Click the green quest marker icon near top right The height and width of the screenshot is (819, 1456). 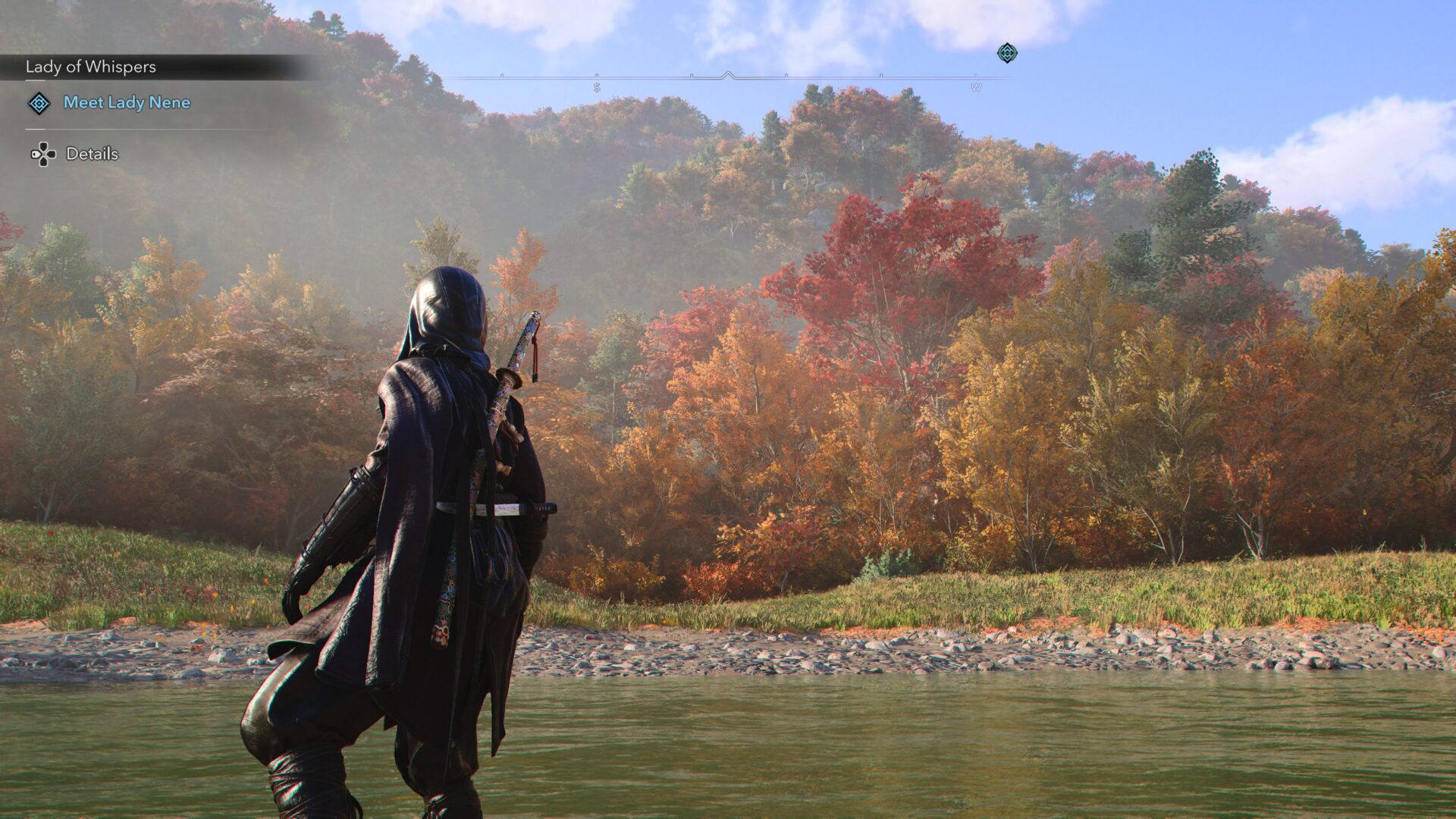coord(1008,54)
